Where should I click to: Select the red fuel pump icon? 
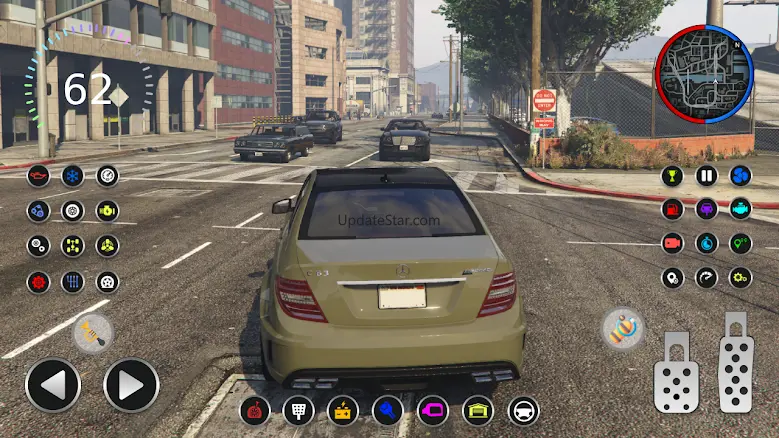(x=673, y=210)
